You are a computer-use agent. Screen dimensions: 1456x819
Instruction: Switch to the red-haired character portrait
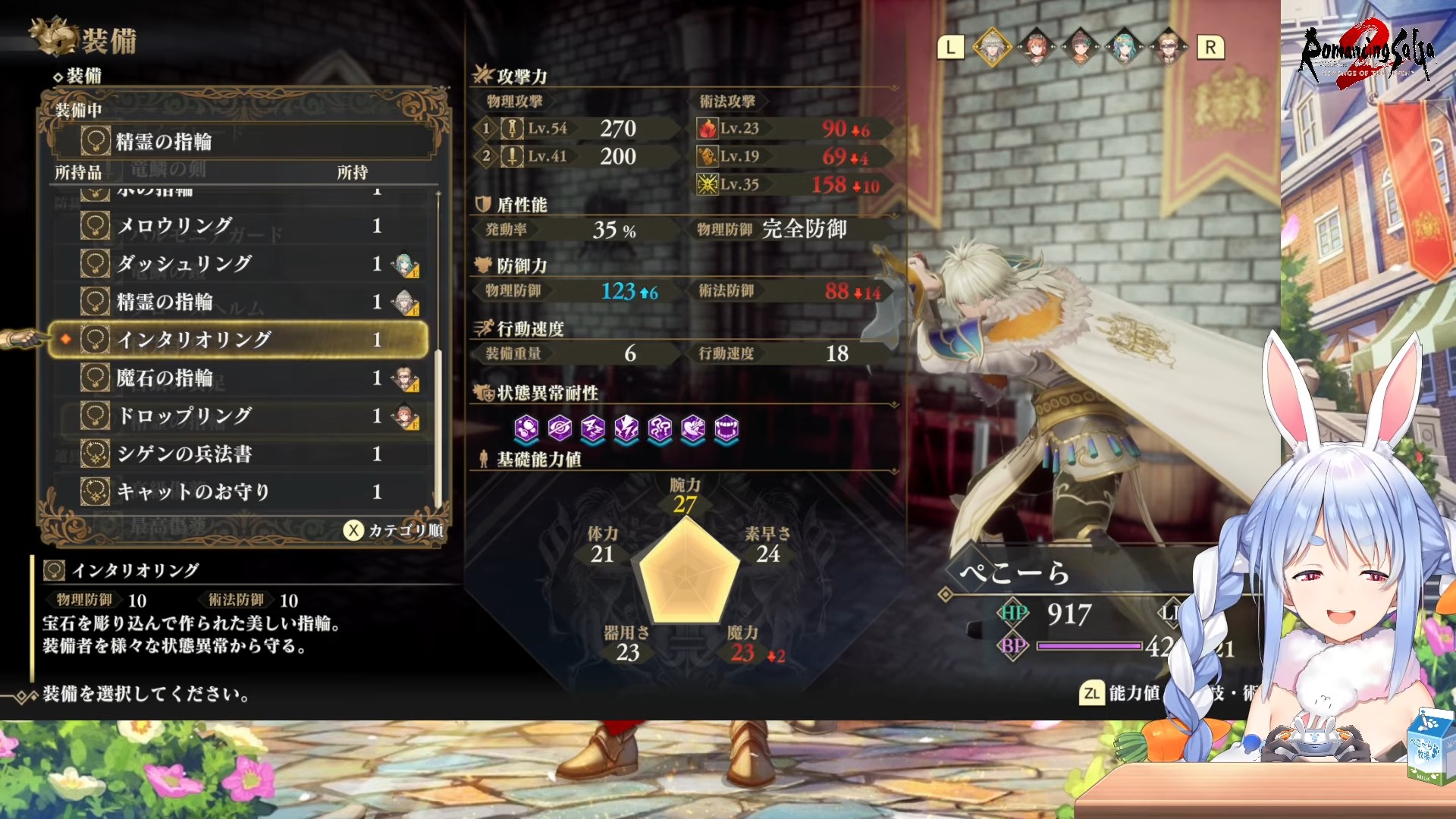click(x=1036, y=48)
